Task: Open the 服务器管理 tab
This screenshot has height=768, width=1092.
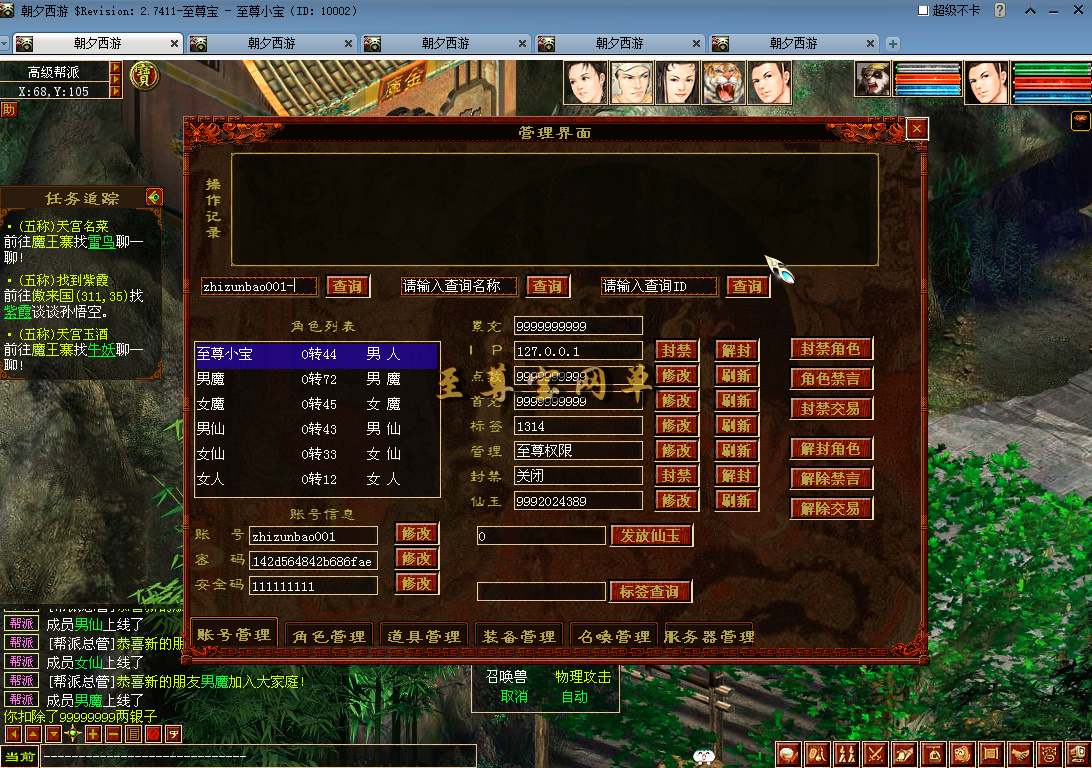Action: [709, 636]
